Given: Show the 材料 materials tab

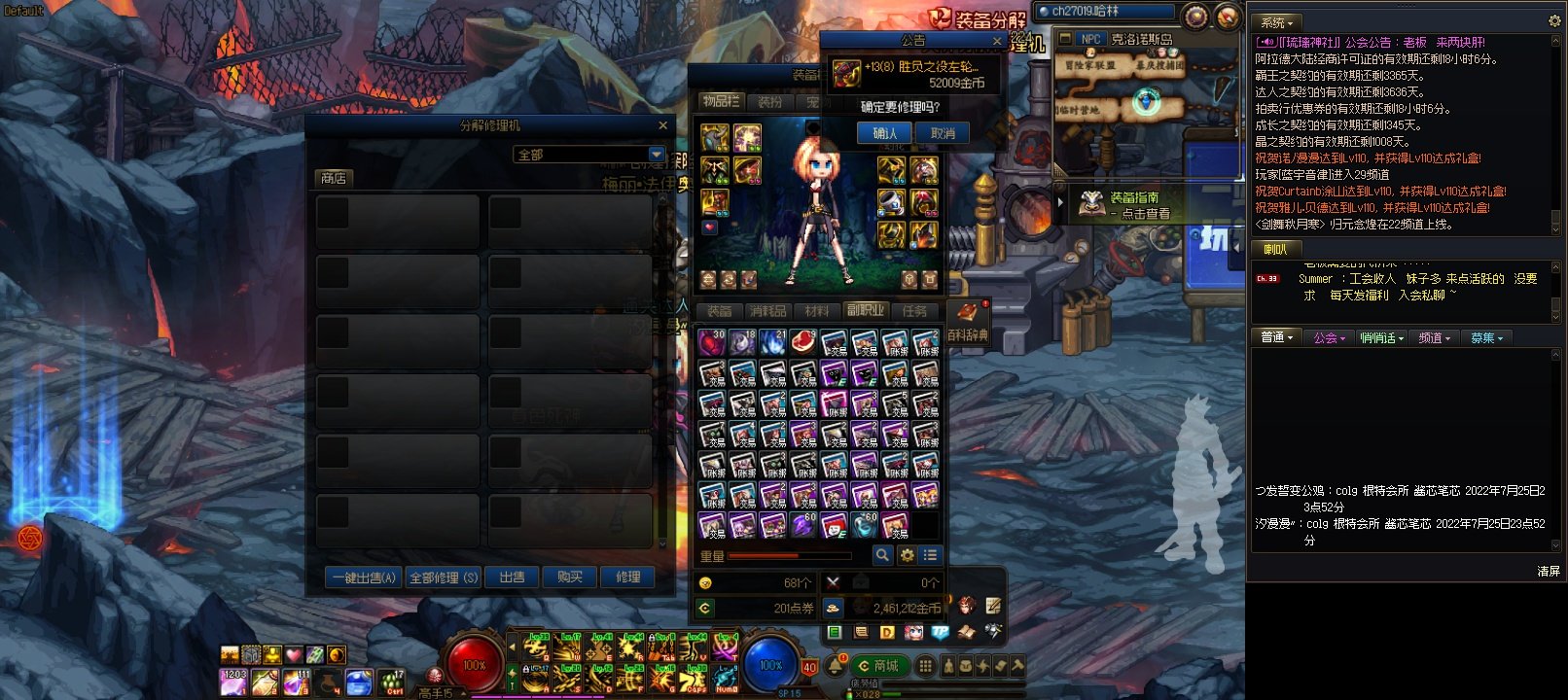Looking at the screenshot, I should 817,311.
